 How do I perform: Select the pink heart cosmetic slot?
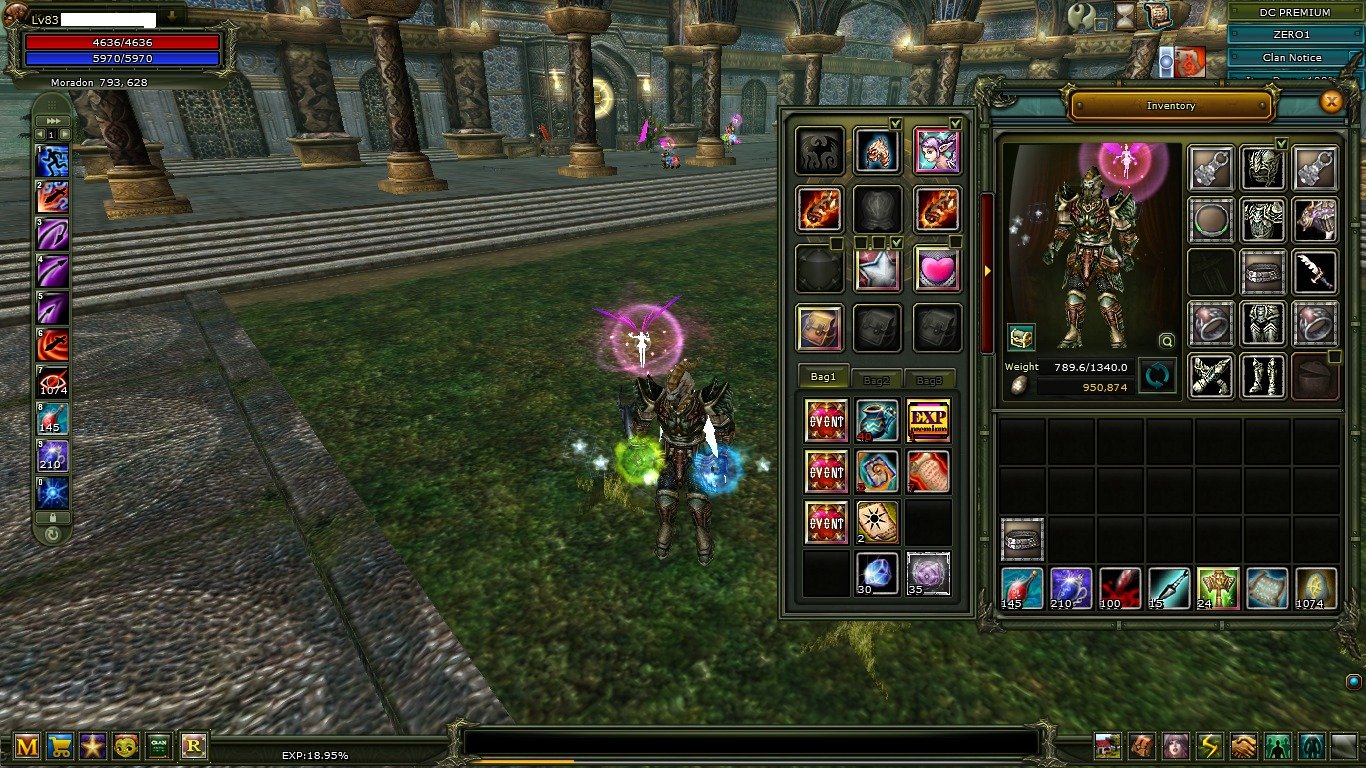pos(937,270)
